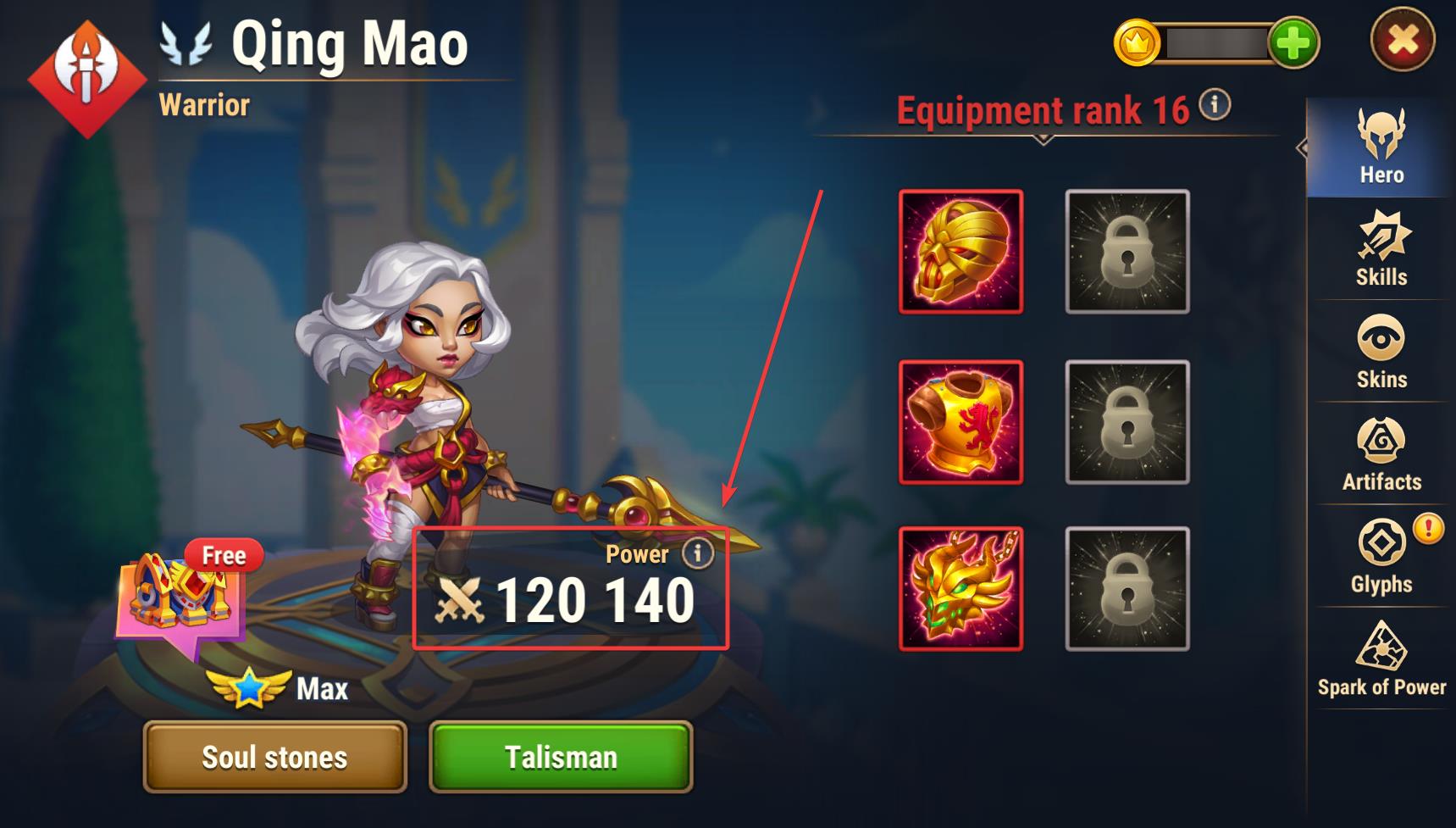Open the Talisman screen
This screenshot has height=828, width=1456.
coord(561,757)
